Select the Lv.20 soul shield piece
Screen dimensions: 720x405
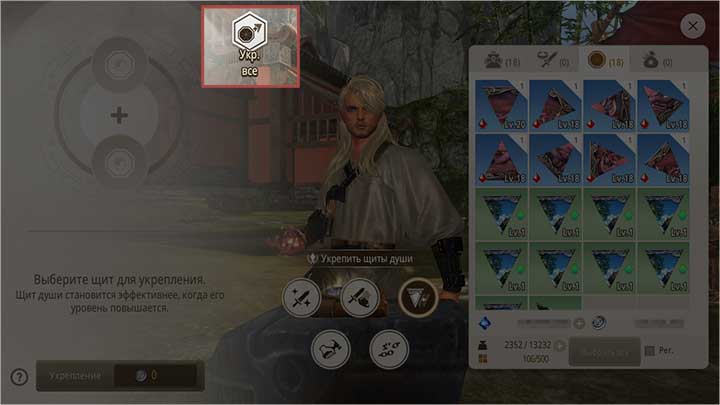pyautogui.click(x=504, y=105)
